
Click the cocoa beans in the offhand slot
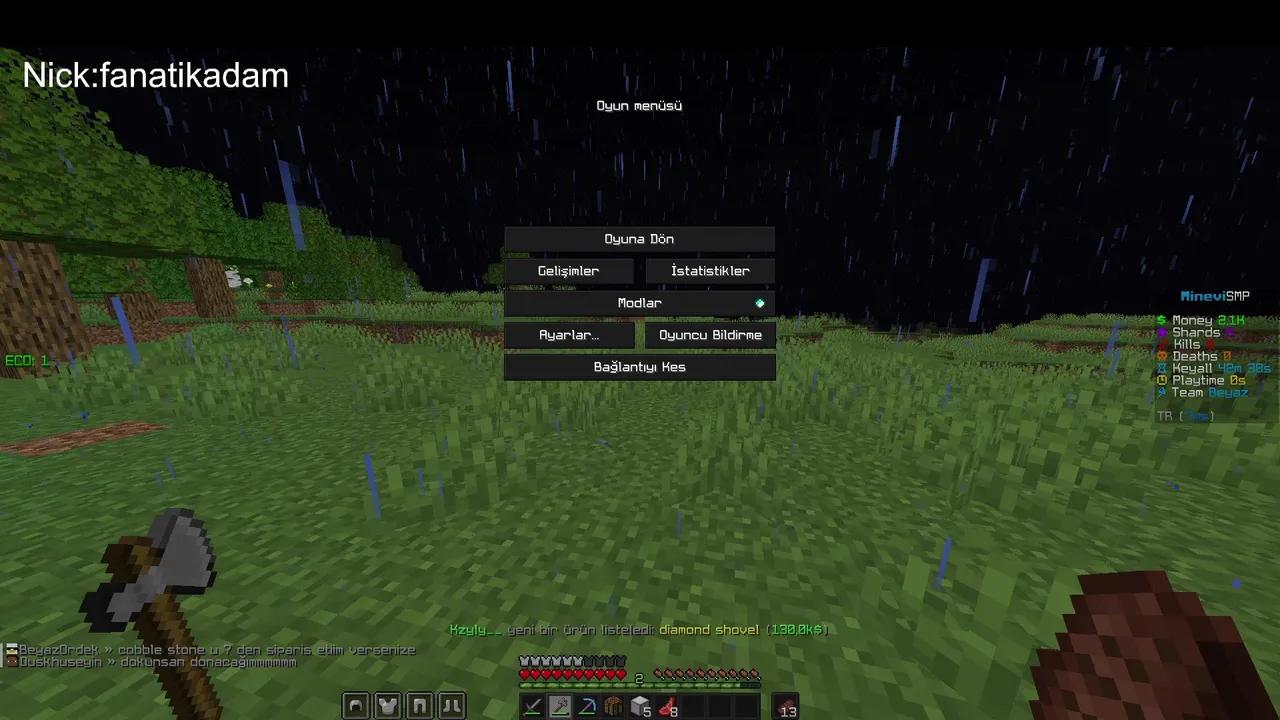click(787, 706)
